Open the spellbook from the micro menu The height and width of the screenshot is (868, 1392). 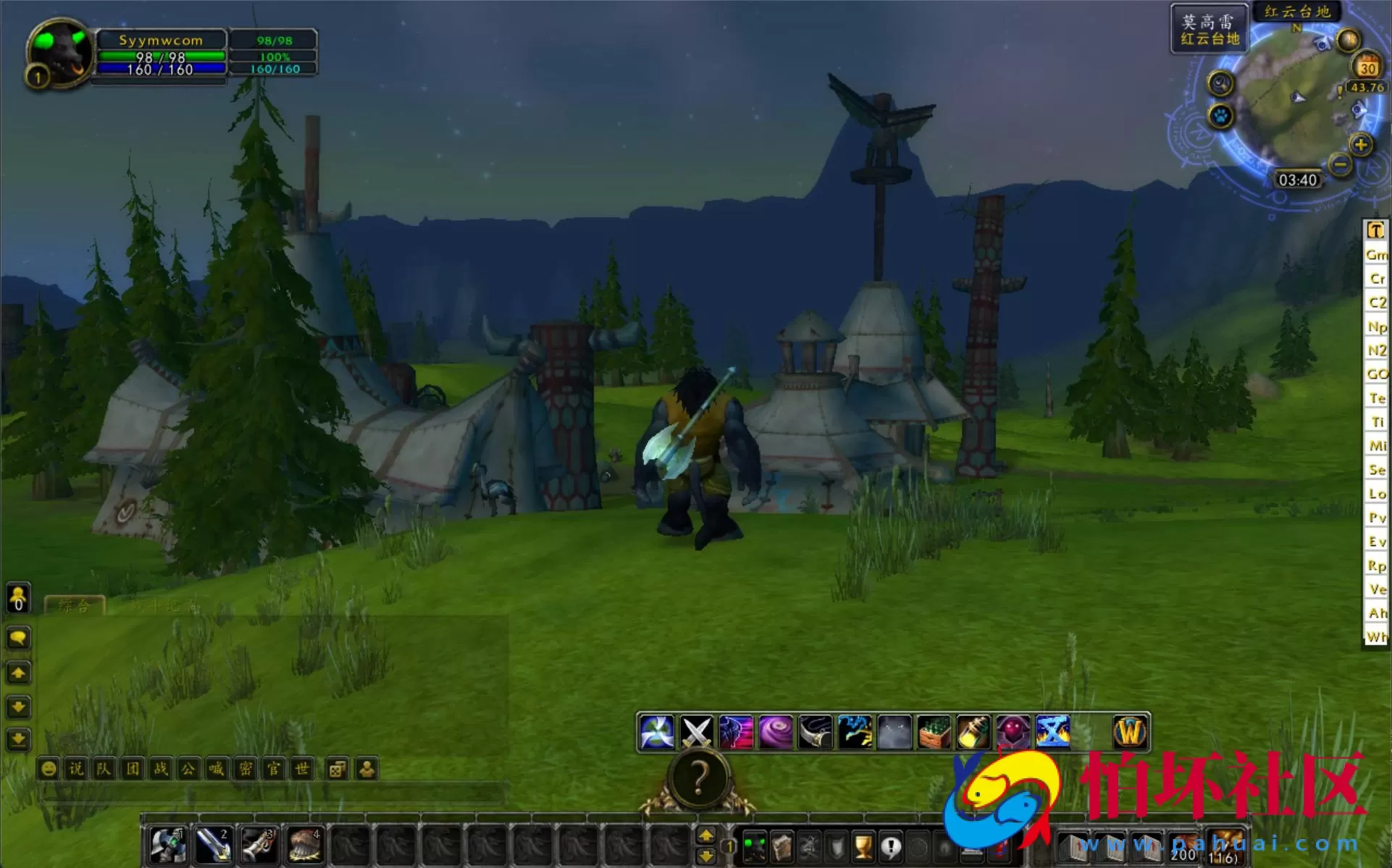[783, 847]
